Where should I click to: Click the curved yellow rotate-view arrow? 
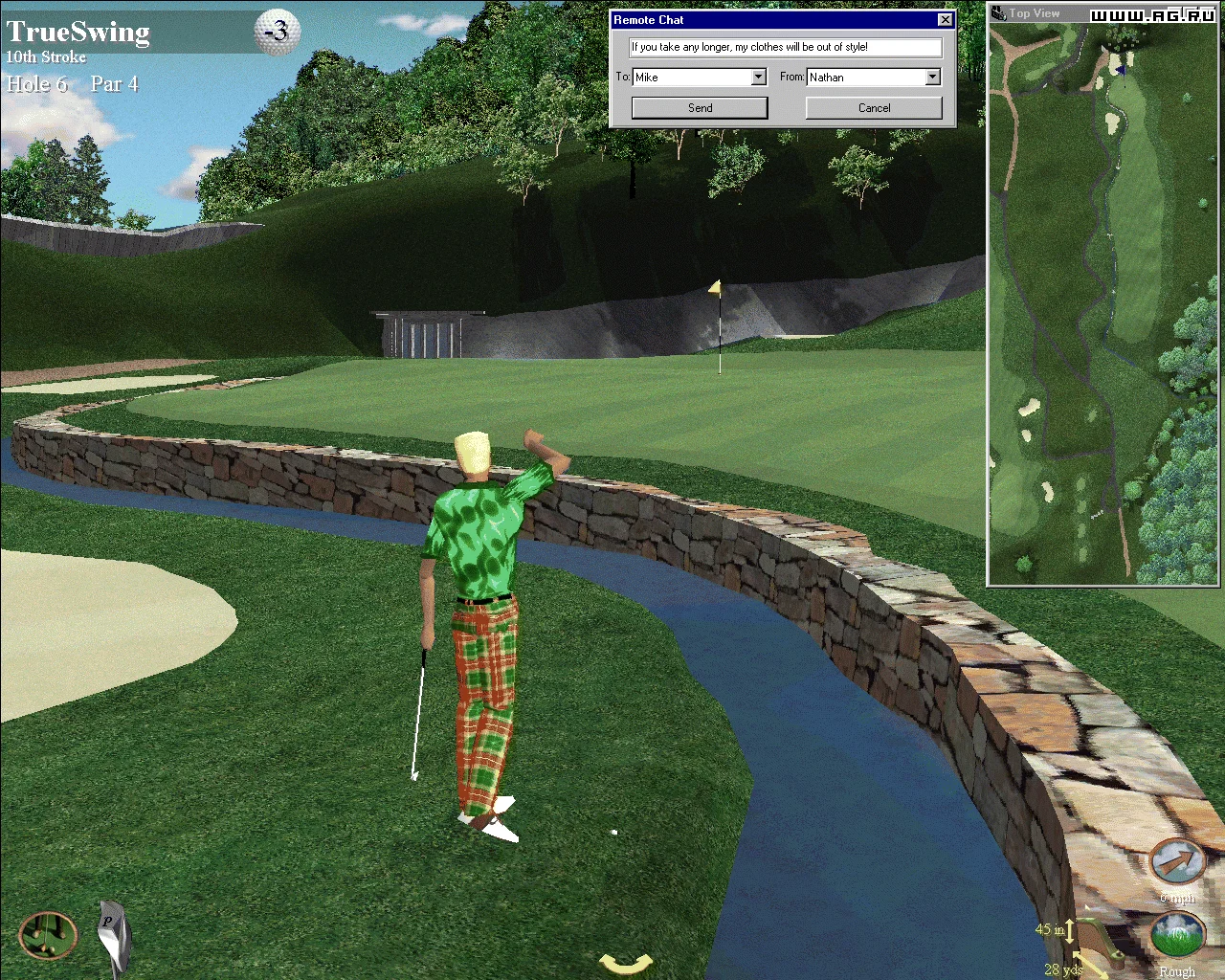[x=626, y=963]
